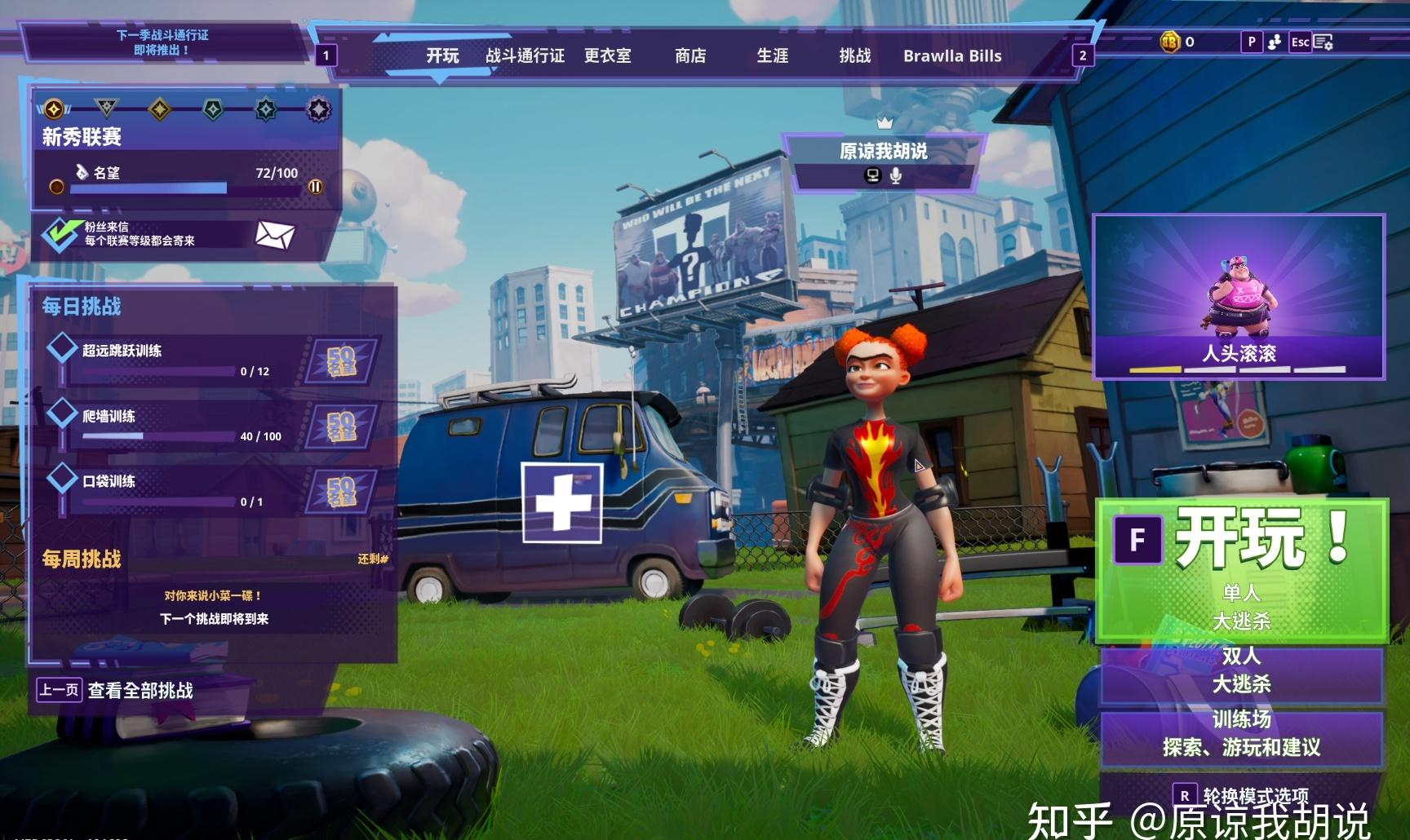Switch to the 开玩 tab
The width and height of the screenshot is (1410, 840).
click(x=442, y=55)
